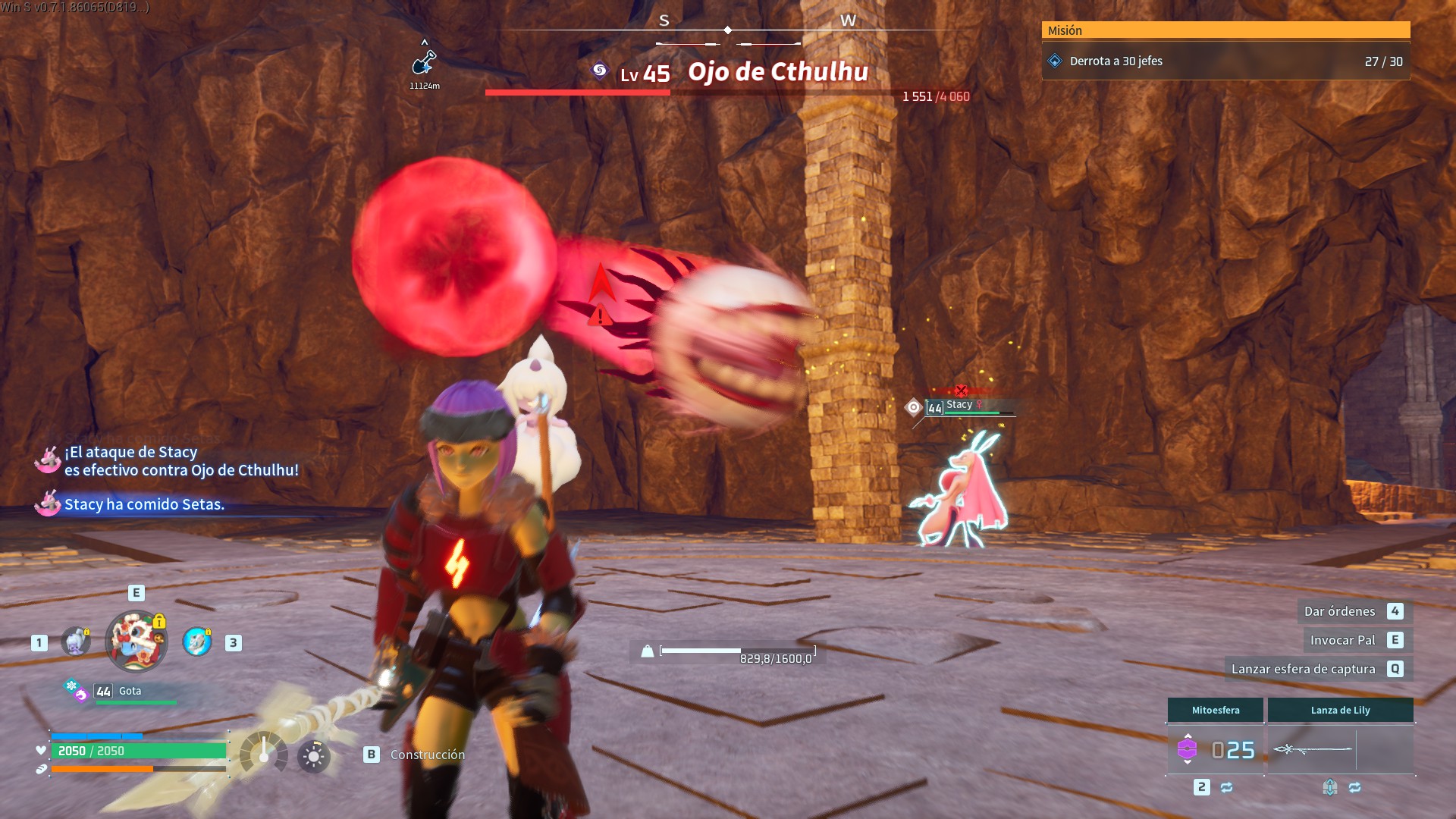
Task: Click the temperature gauge dial
Action: point(263,753)
